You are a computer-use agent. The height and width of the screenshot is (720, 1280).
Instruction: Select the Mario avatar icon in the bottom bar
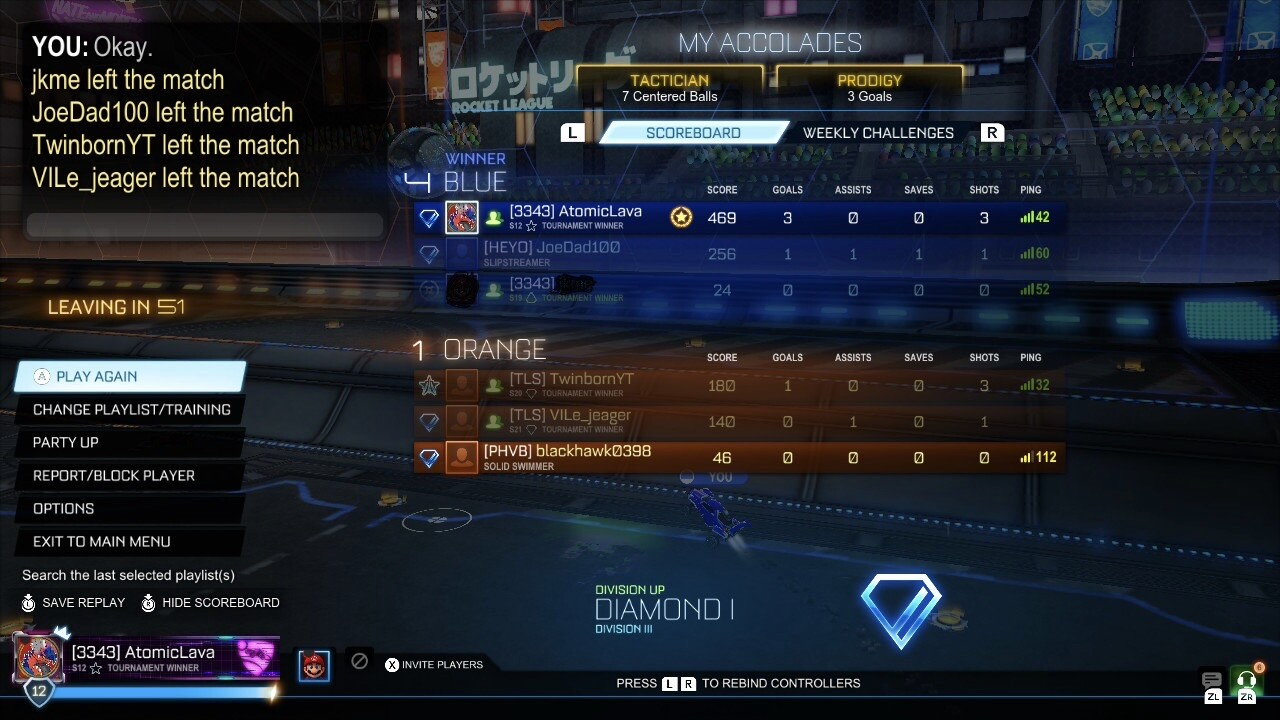[314, 664]
